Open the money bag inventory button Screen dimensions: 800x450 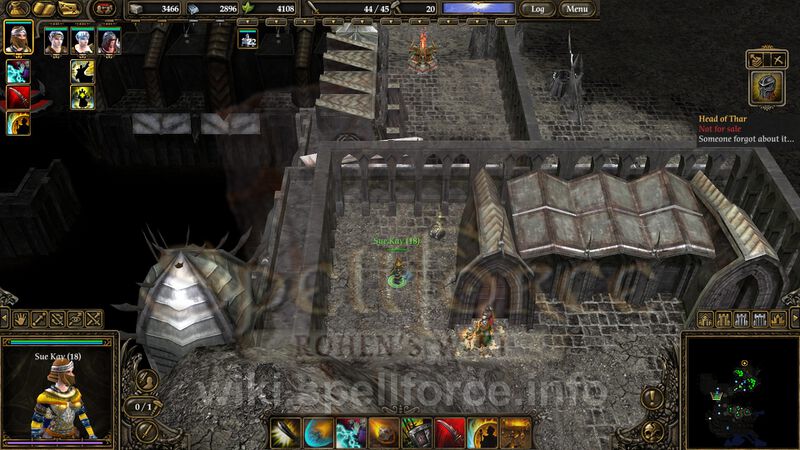tap(19, 9)
